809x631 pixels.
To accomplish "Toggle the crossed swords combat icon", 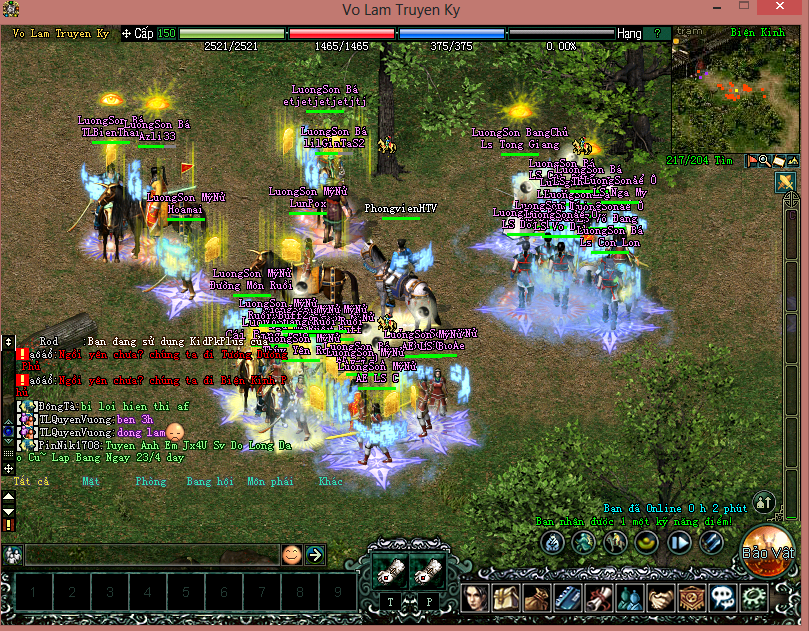I will [x=785, y=182].
